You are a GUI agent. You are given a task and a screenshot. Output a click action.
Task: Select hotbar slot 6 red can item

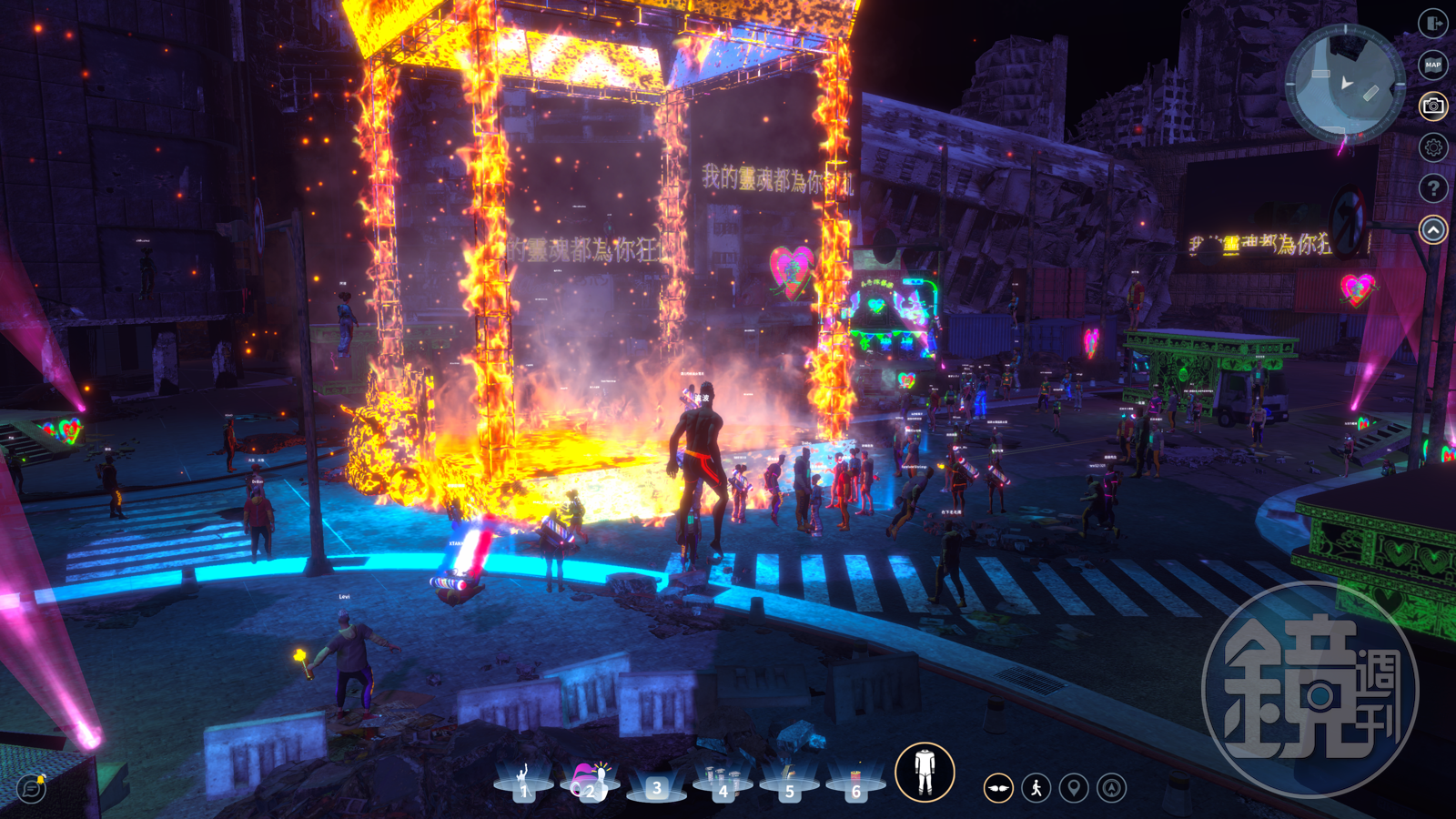[855, 783]
